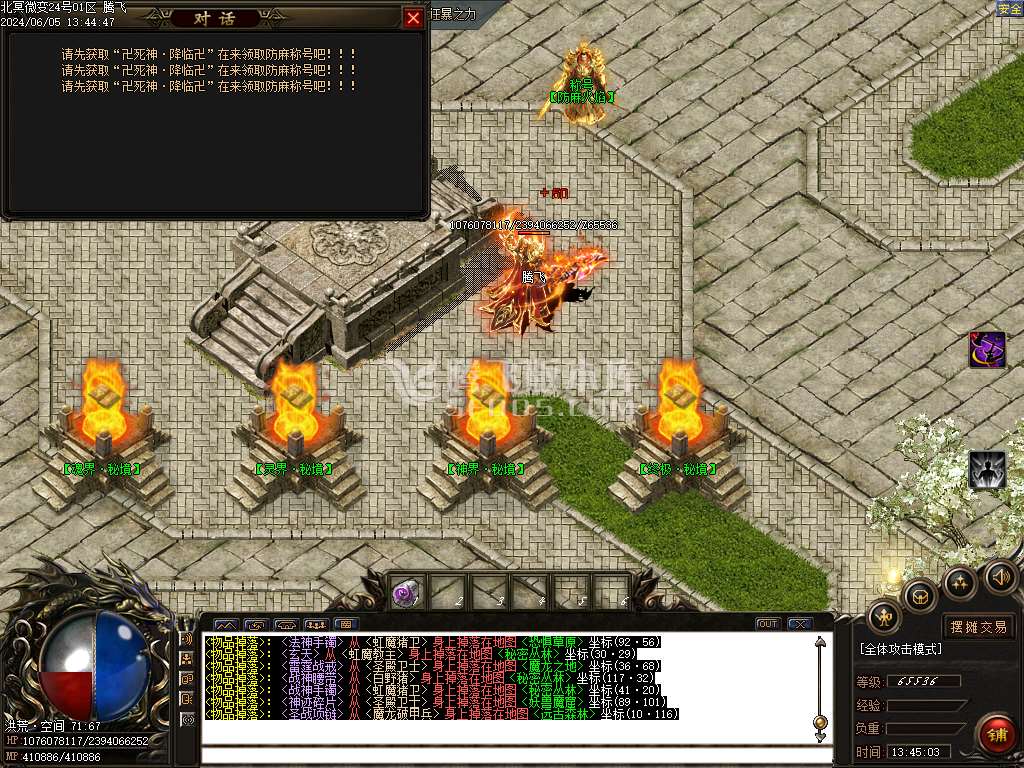The image size is (1024, 768).
Task: Select the first chat tab with mountain icon
Action: (x=225, y=625)
